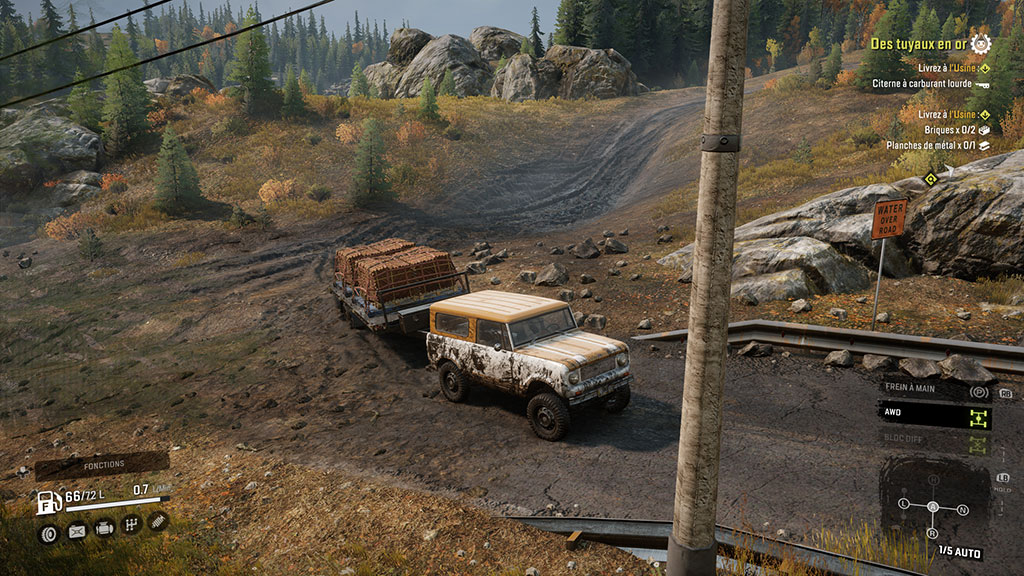Shift to the R reverse gear
The width and height of the screenshot is (1024, 576).
(x=933, y=532)
